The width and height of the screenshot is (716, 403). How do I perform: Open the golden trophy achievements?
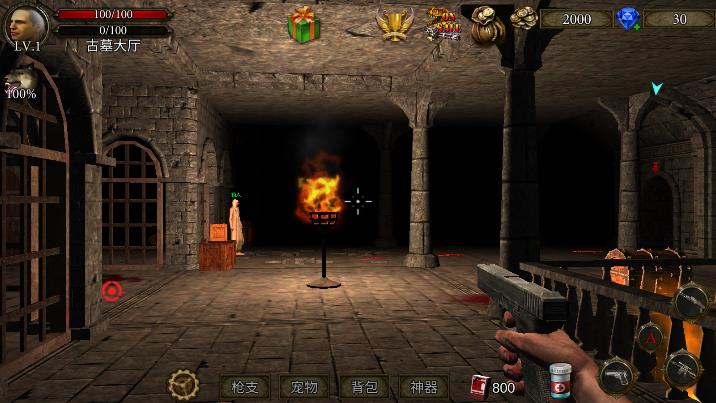(394, 24)
